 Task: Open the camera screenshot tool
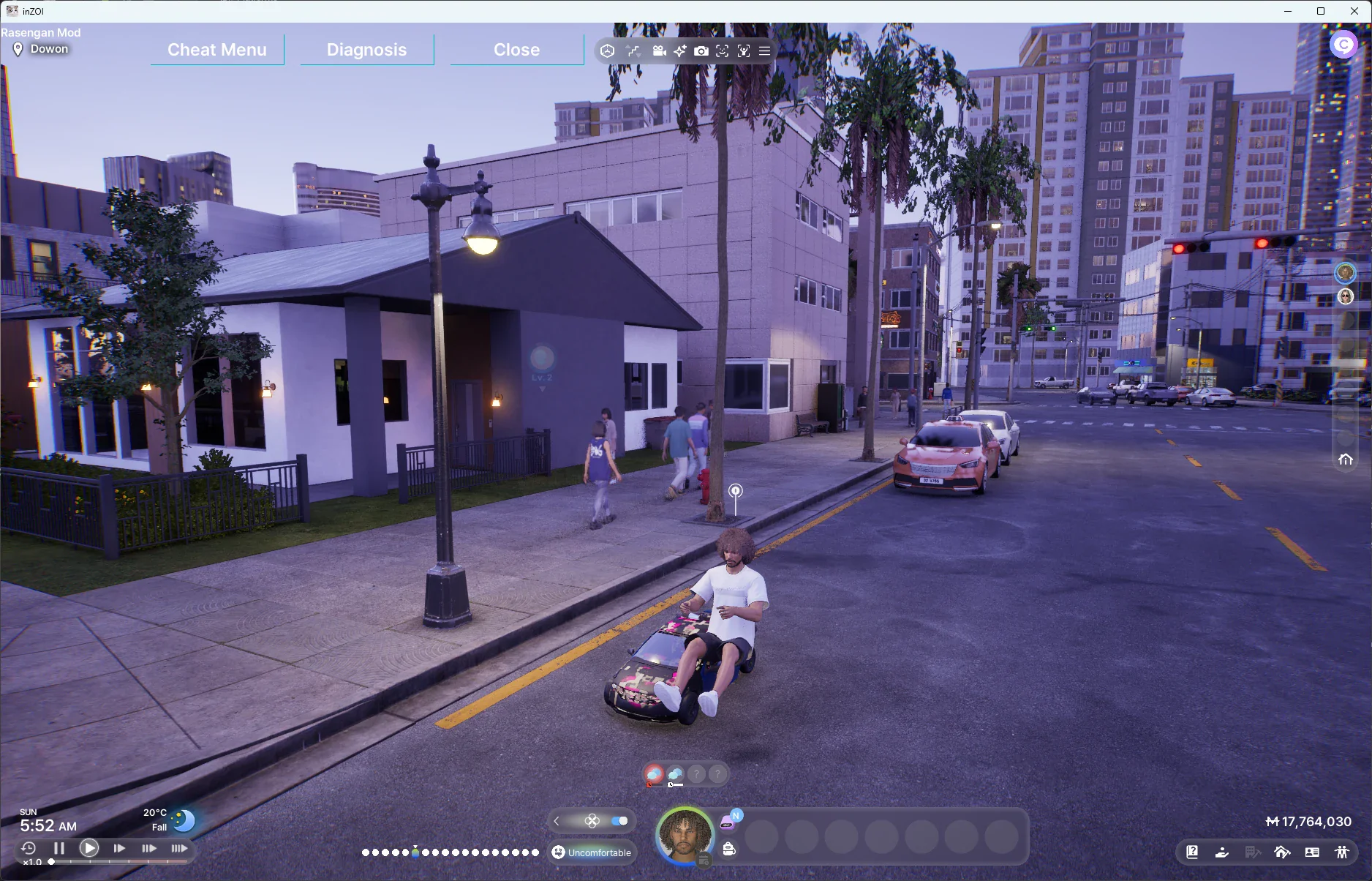pos(701,51)
